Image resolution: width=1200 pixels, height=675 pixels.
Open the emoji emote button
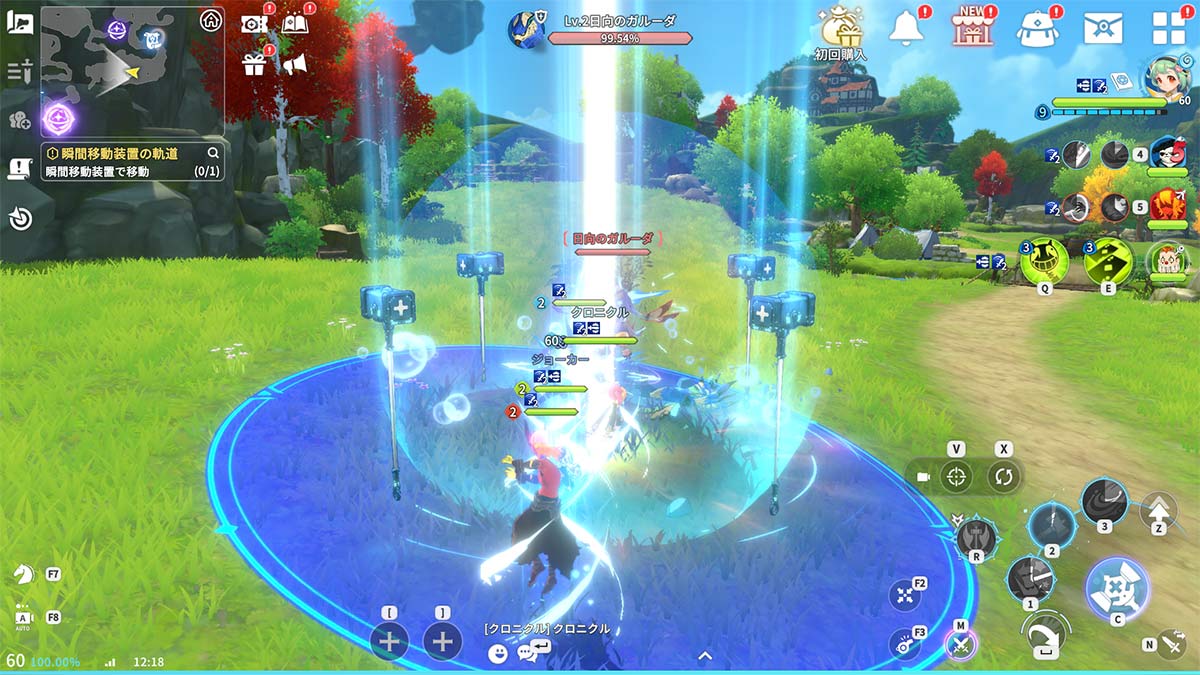(x=498, y=654)
